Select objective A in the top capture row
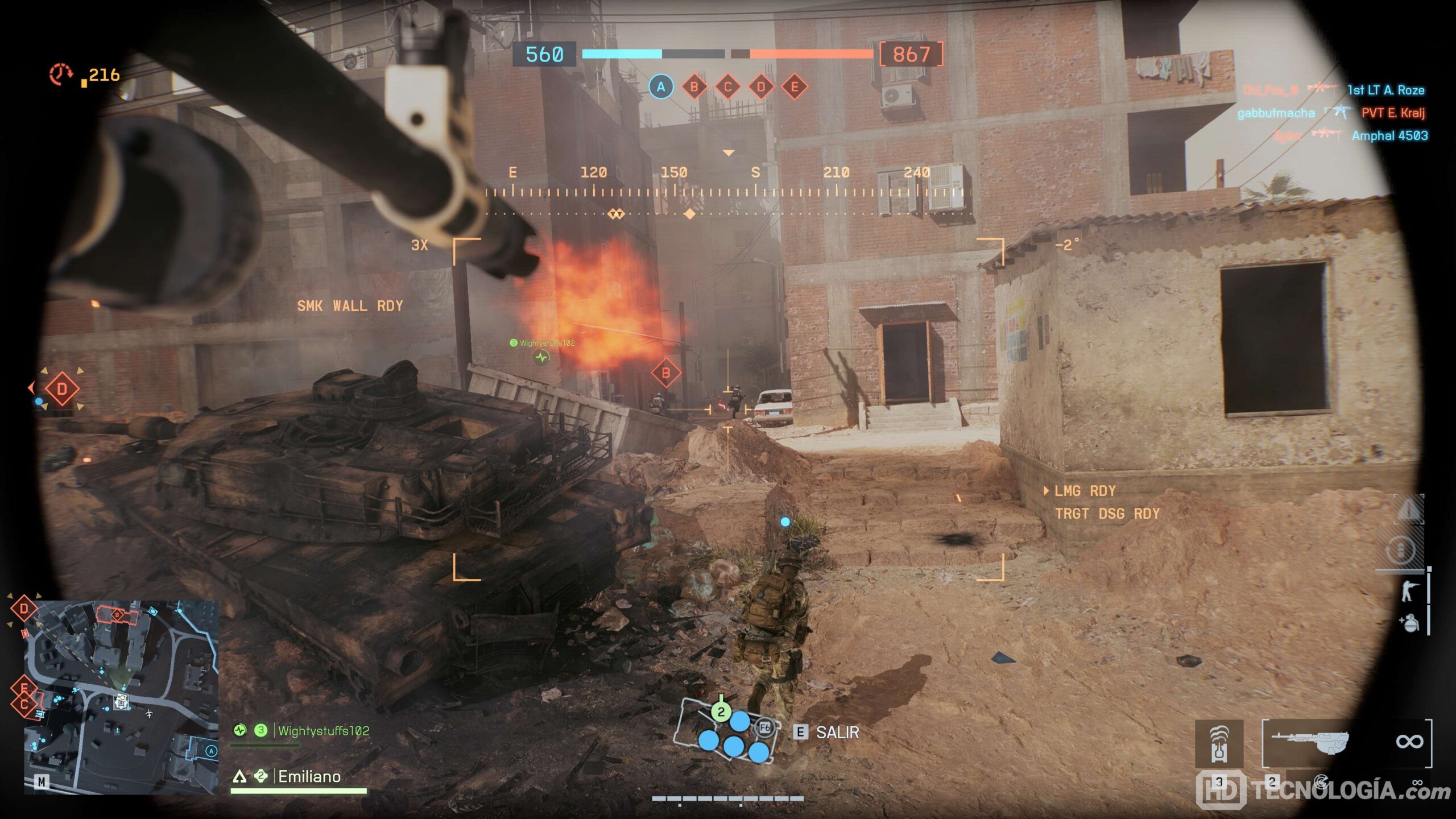1456x819 pixels. [x=661, y=87]
